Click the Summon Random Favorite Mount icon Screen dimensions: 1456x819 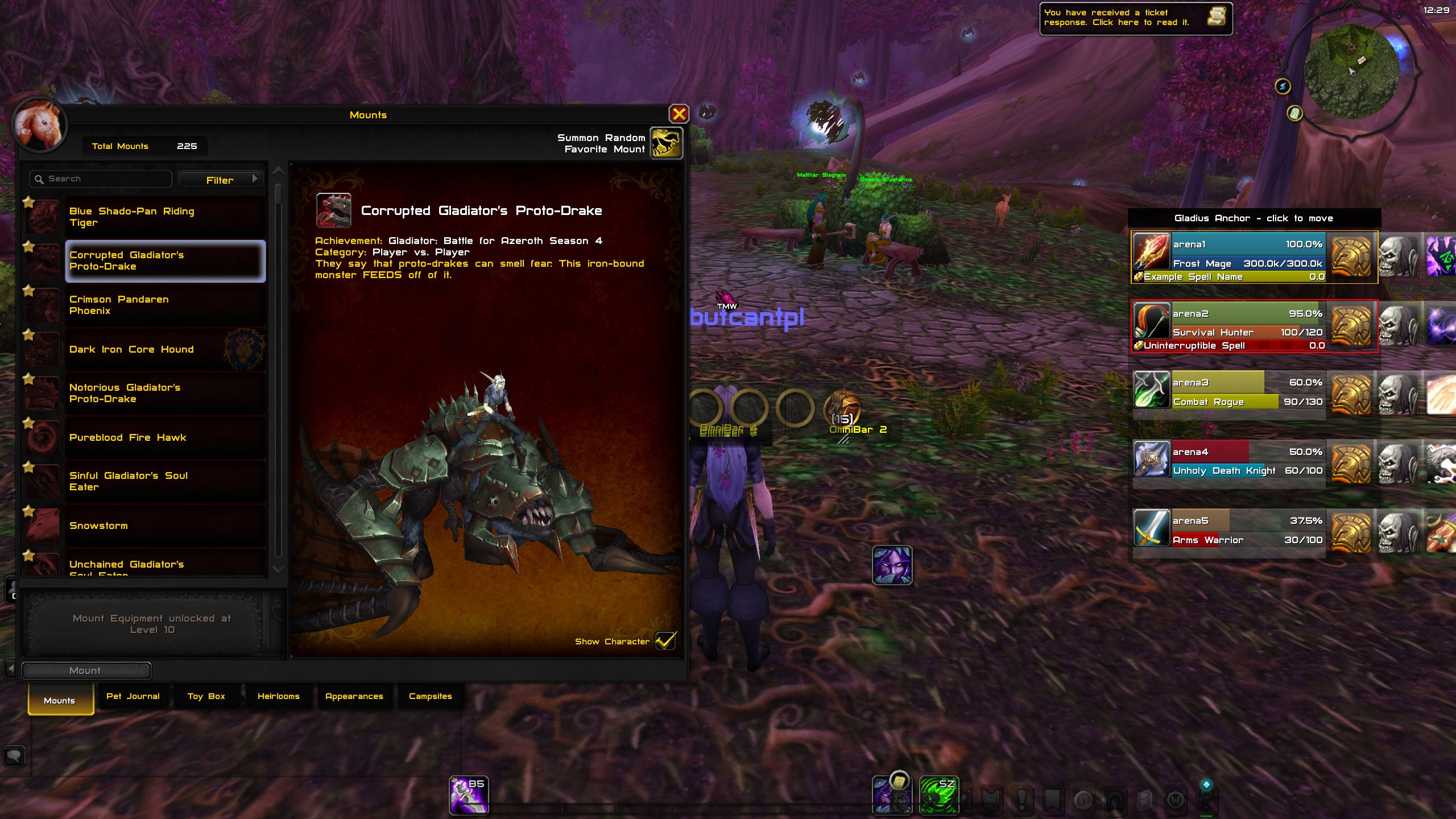click(667, 143)
